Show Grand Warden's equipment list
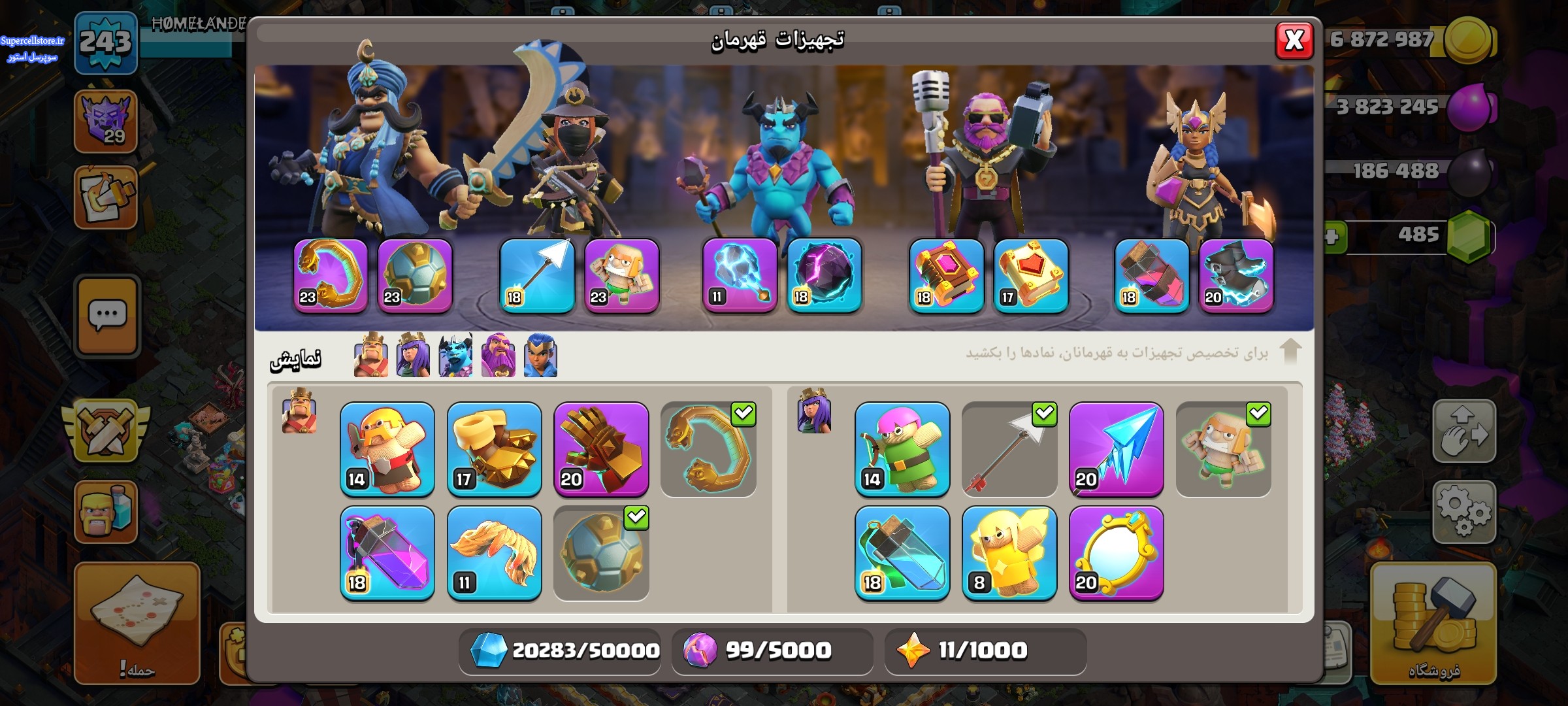Image resolution: width=1568 pixels, height=706 pixels. pyautogui.click(x=498, y=356)
